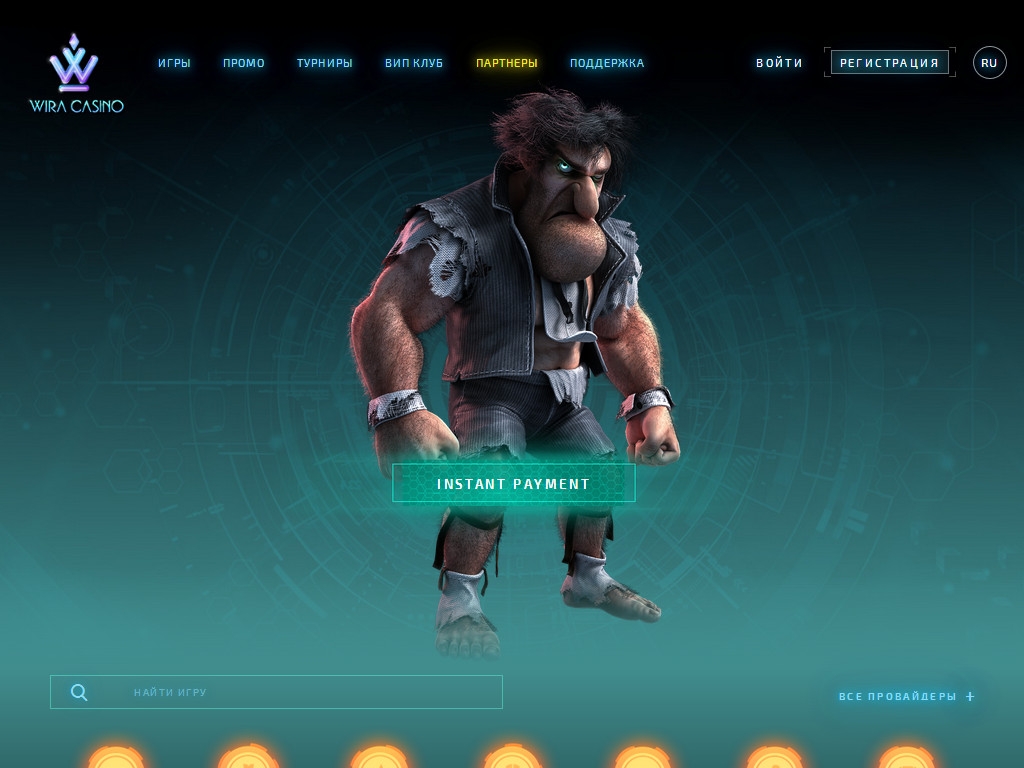
Task: Change language with the RU selector
Action: point(989,63)
